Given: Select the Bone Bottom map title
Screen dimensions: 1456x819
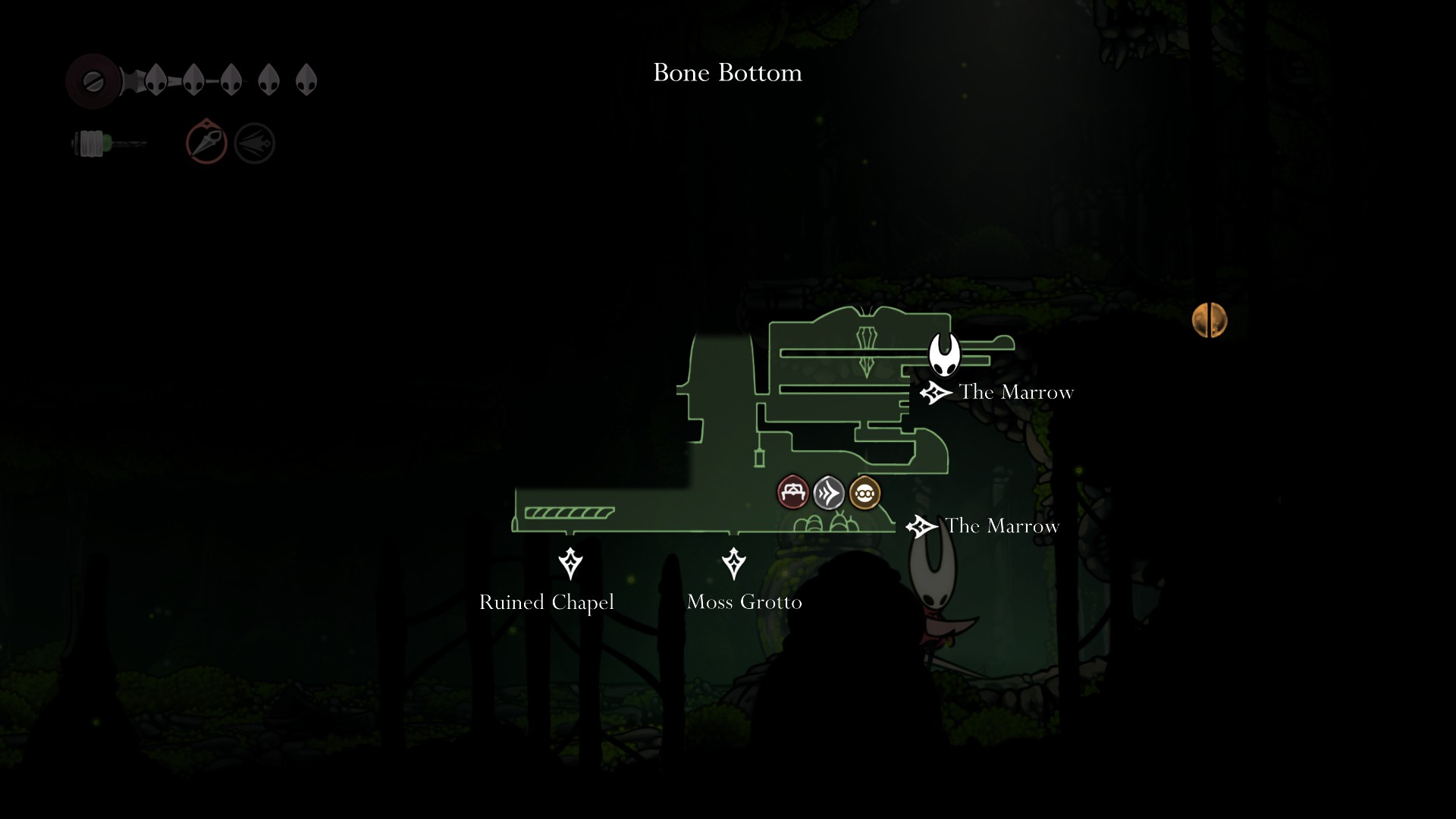Looking at the screenshot, I should tap(726, 74).
